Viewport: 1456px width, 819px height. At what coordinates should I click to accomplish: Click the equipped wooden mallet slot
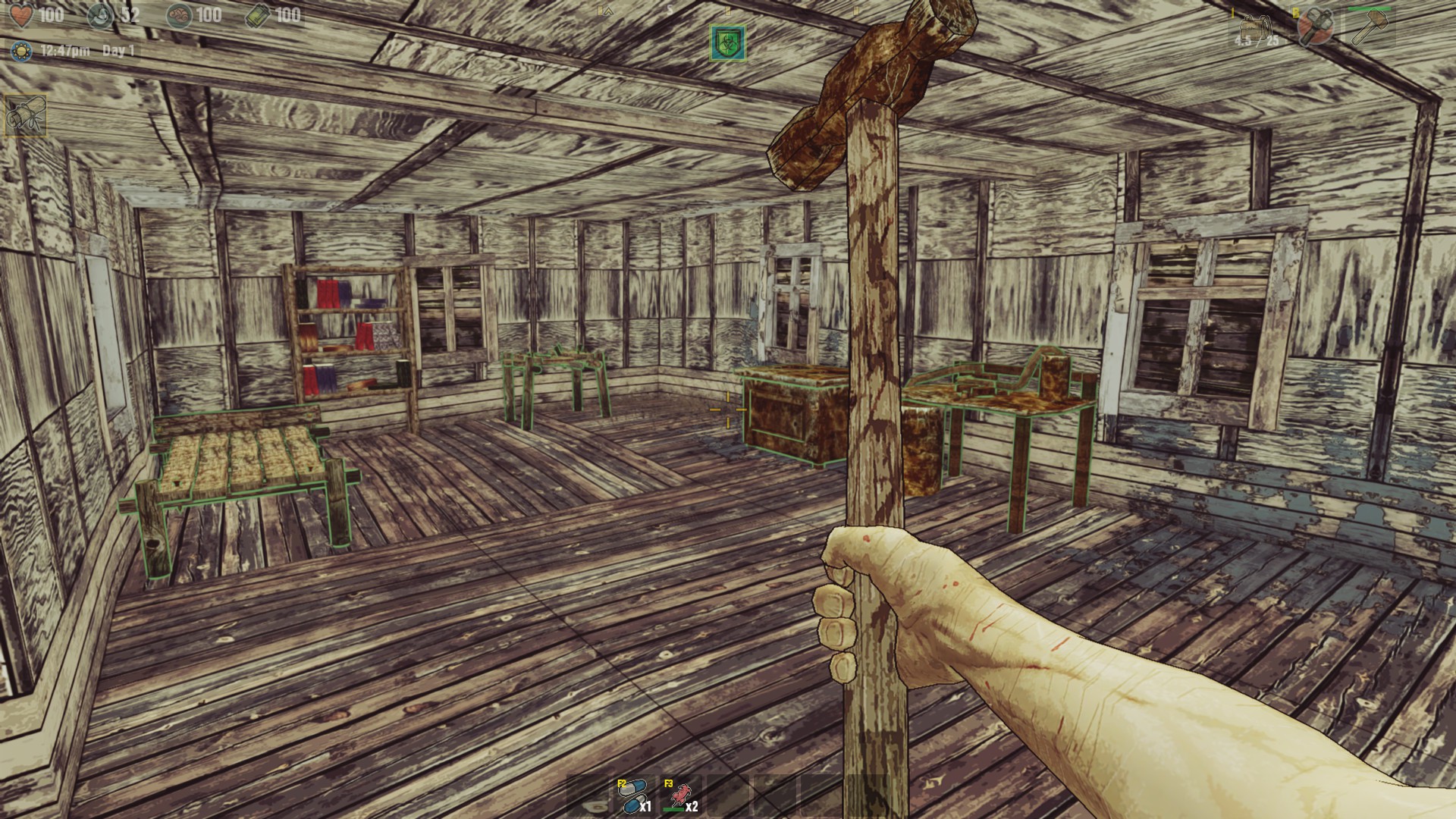[1370, 27]
